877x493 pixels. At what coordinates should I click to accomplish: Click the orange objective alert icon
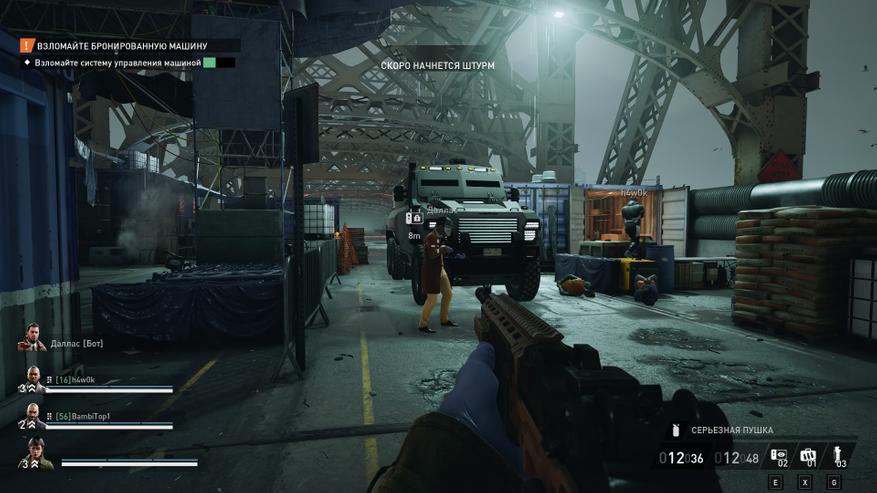click(x=27, y=46)
